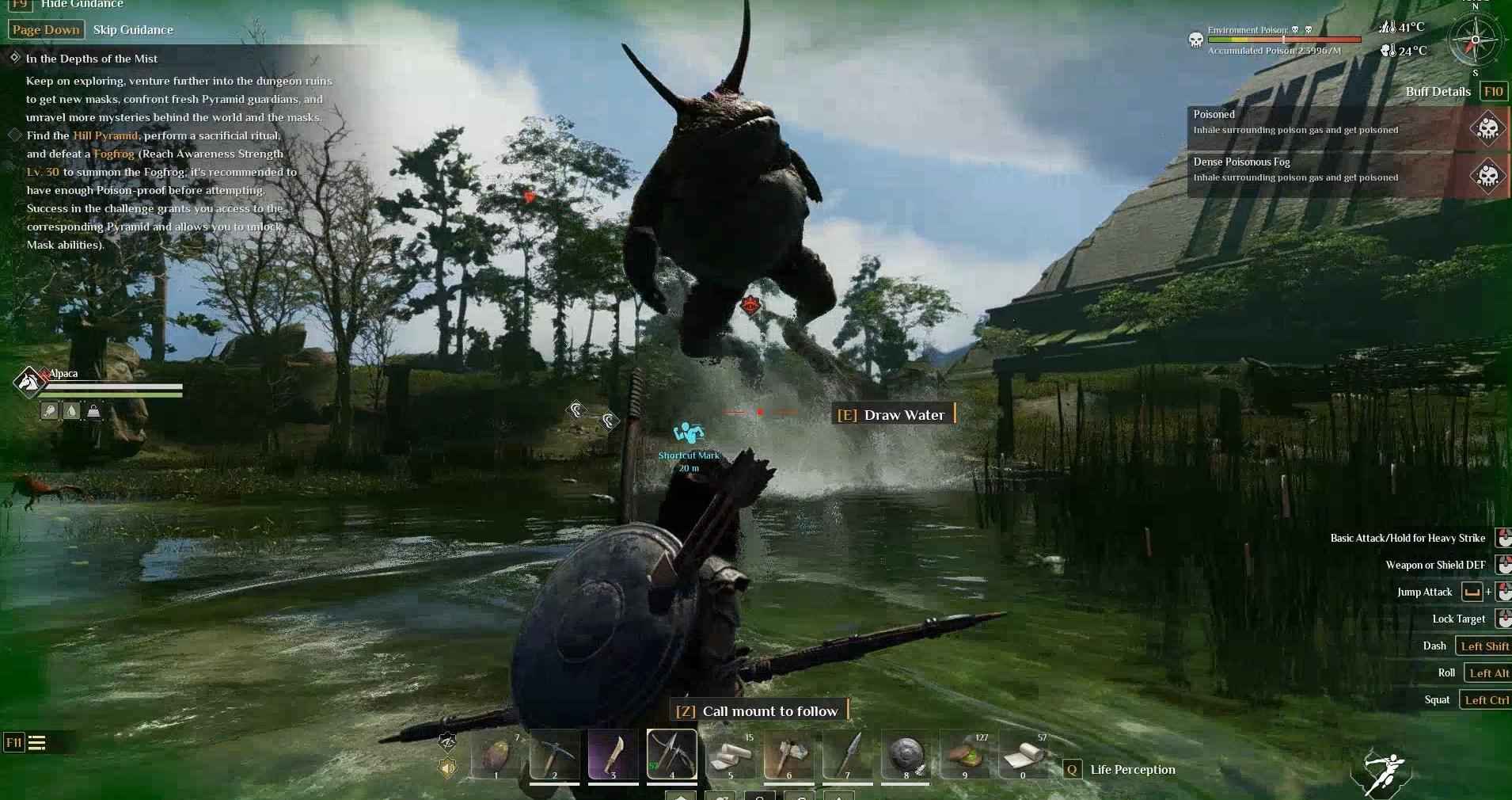Use the food item in hotbar slot 9
This screenshot has width=1512, height=800.
[x=964, y=756]
